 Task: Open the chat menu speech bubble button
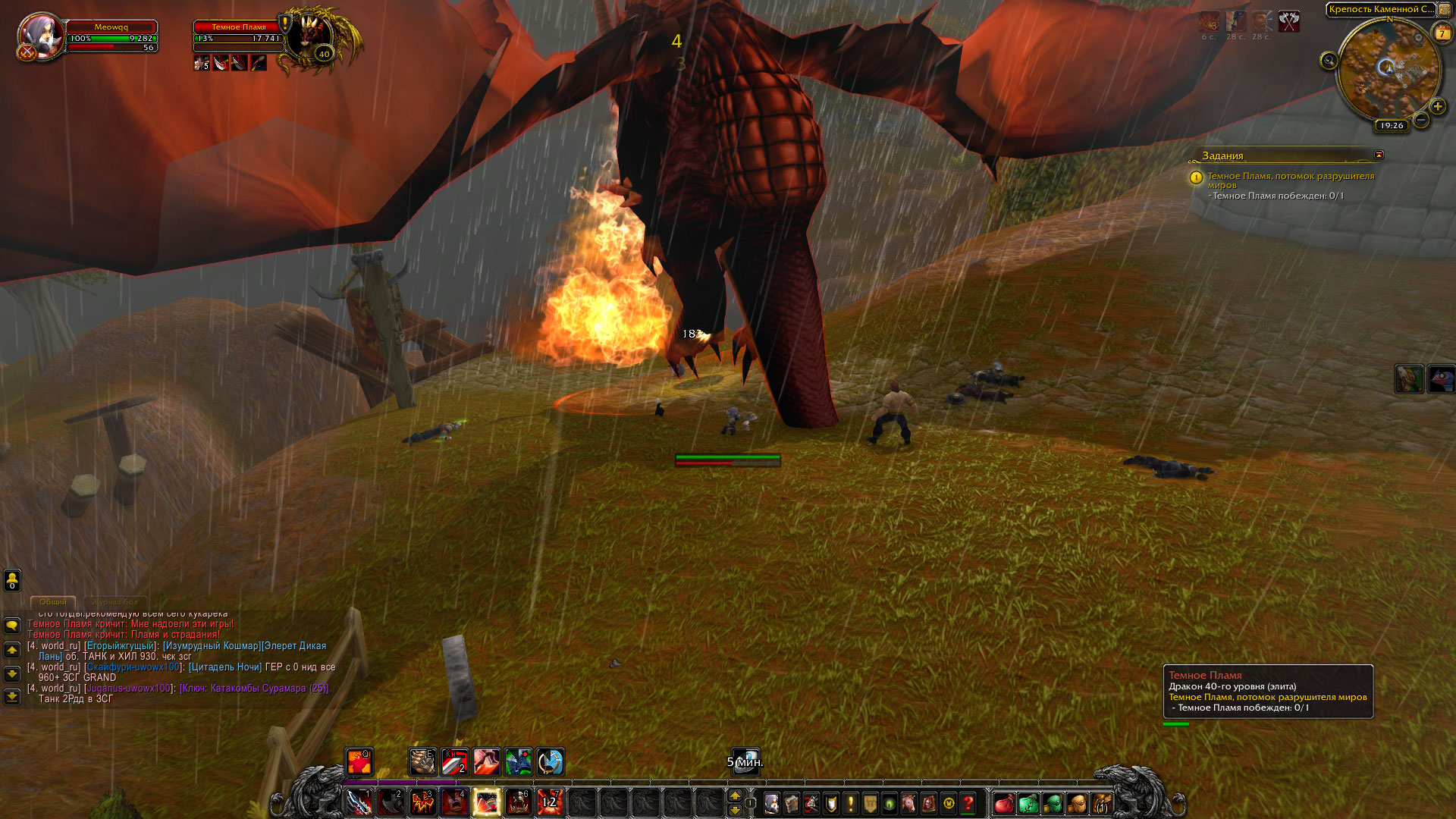[x=12, y=626]
